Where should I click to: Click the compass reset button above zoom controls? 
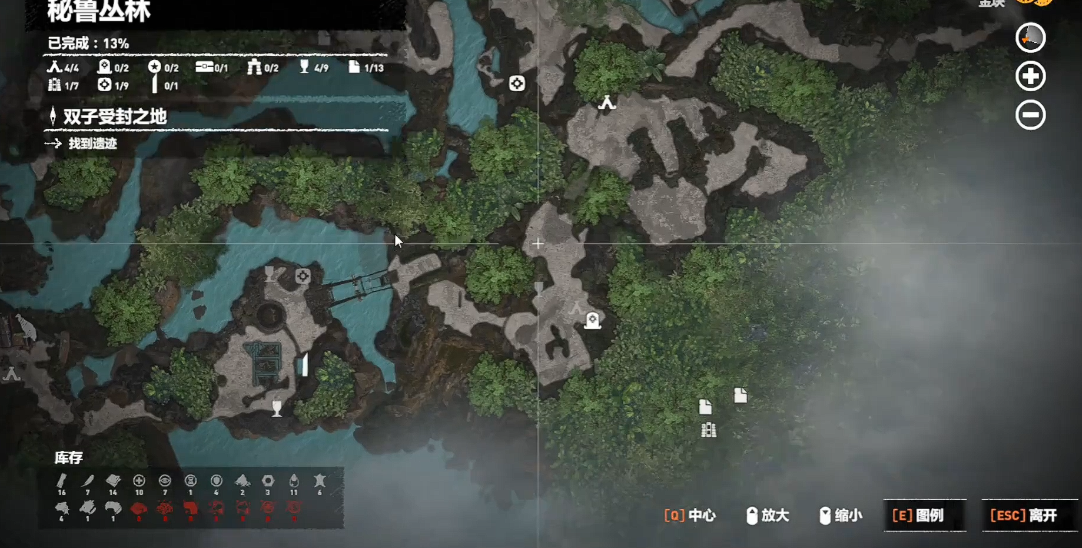[x=1030, y=38]
